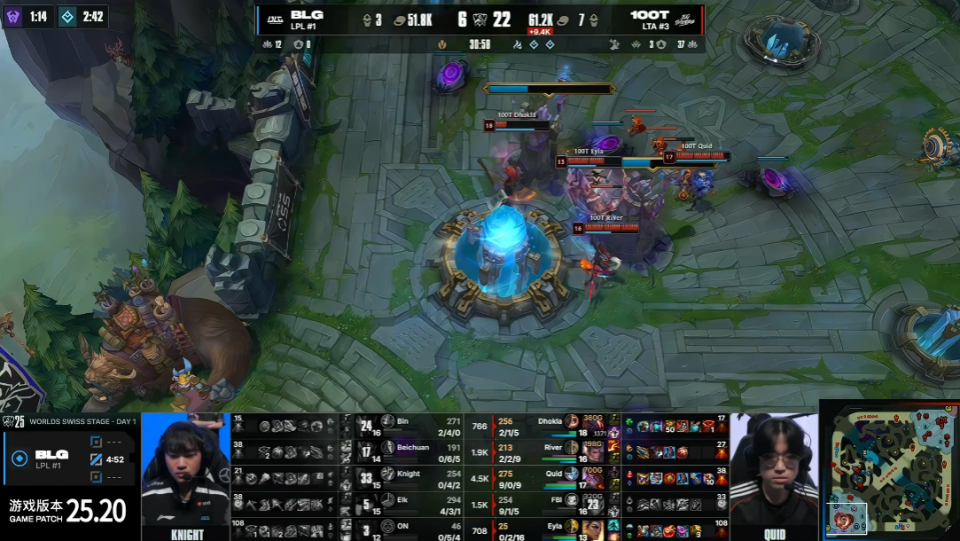Image resolution: width=960 pixels, height=541 pixels.
Task: Select Quid's champion portrait
Action: [x=572, y=474]
